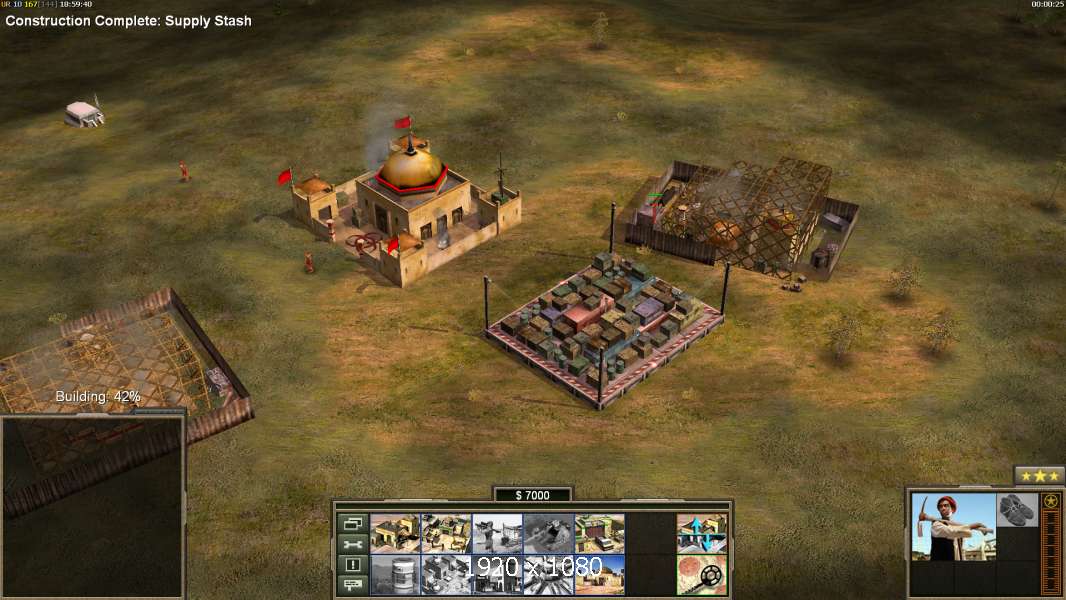This screenshot has width=1066, height=600.
Task: Select the greyed barrel trap build icon
Action: pos(395,575)
